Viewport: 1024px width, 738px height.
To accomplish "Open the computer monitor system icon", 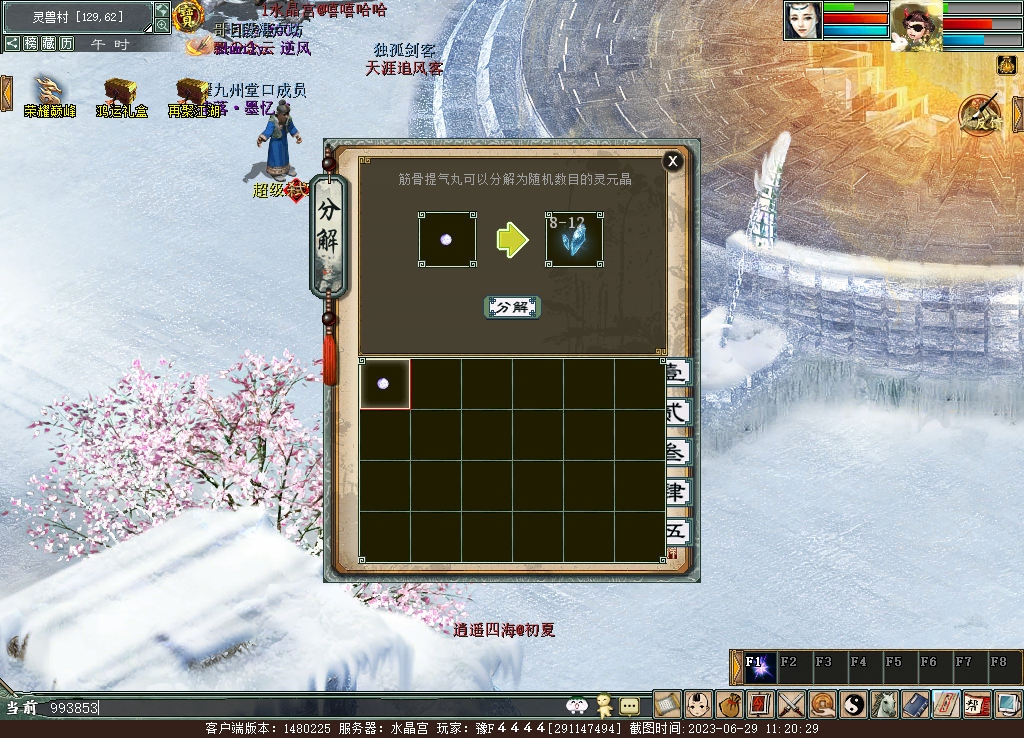I will pos(1008,704).
